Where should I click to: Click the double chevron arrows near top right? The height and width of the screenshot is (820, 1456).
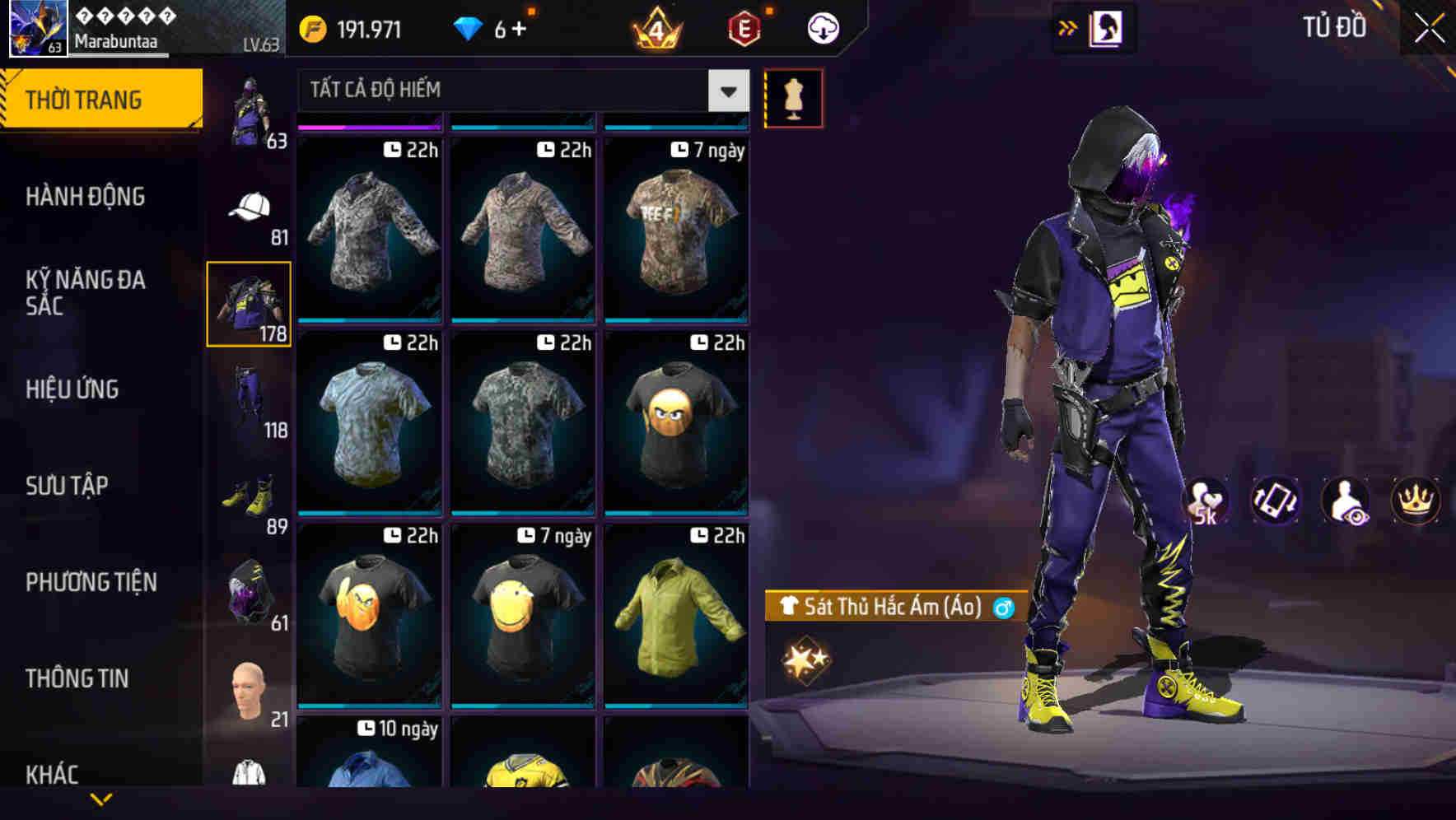pos(1068,27)
